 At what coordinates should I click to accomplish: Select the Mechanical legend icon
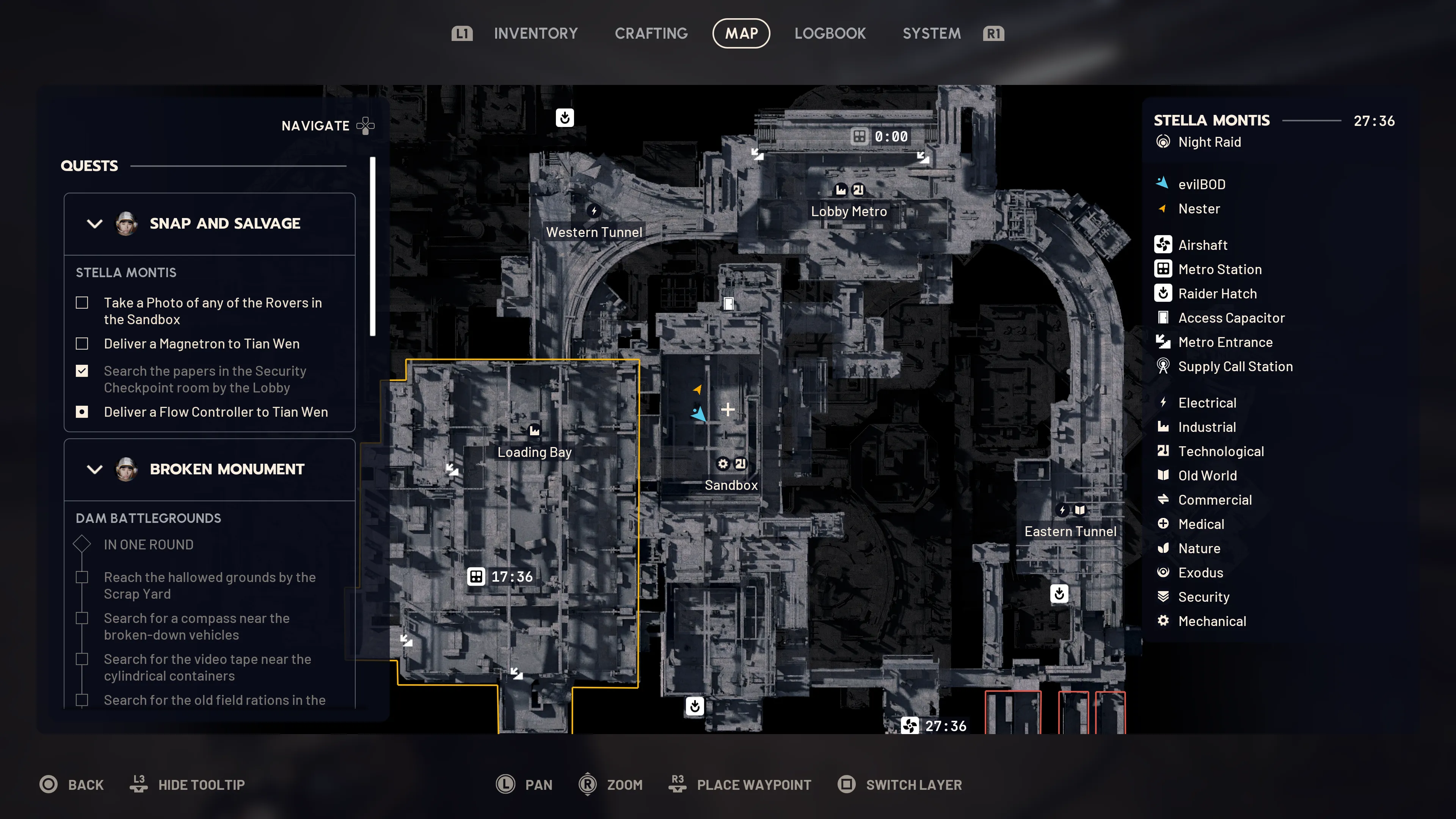click(1163, 621)
